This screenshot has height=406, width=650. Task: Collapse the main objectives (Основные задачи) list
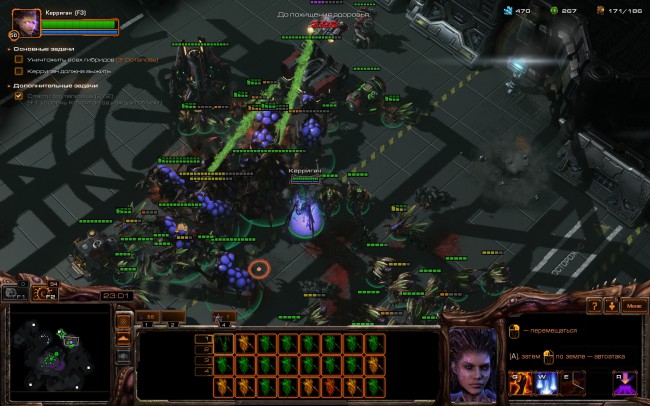click(9, 47)
